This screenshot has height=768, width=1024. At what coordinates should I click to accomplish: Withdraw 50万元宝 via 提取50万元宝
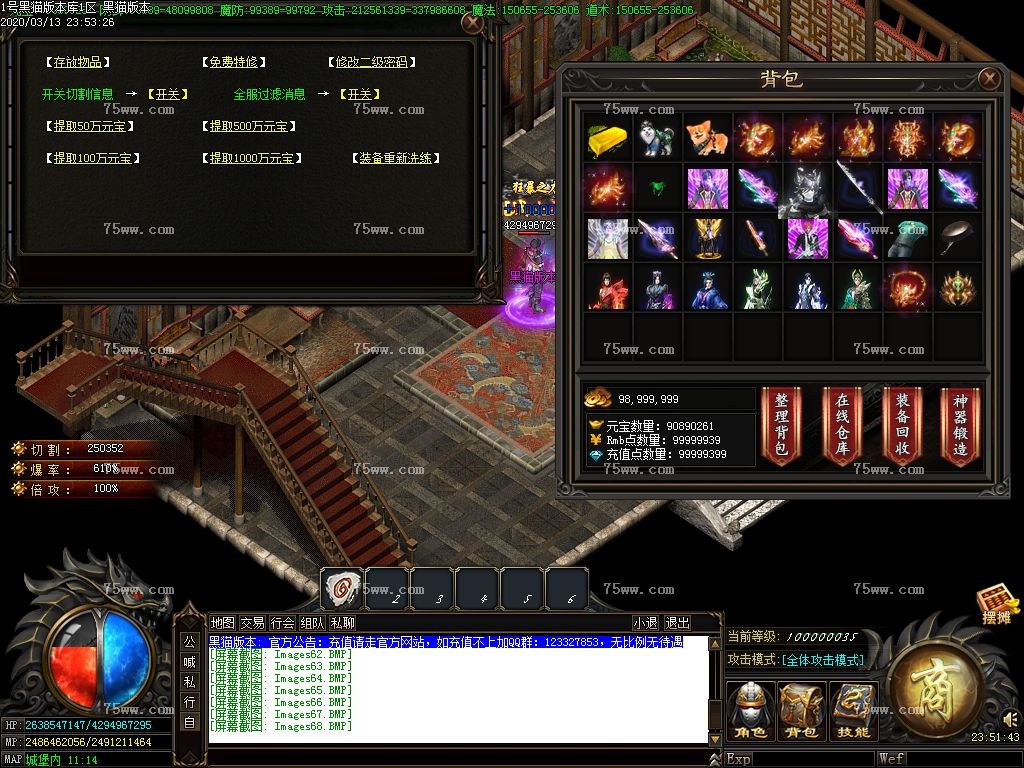[93, 126]
